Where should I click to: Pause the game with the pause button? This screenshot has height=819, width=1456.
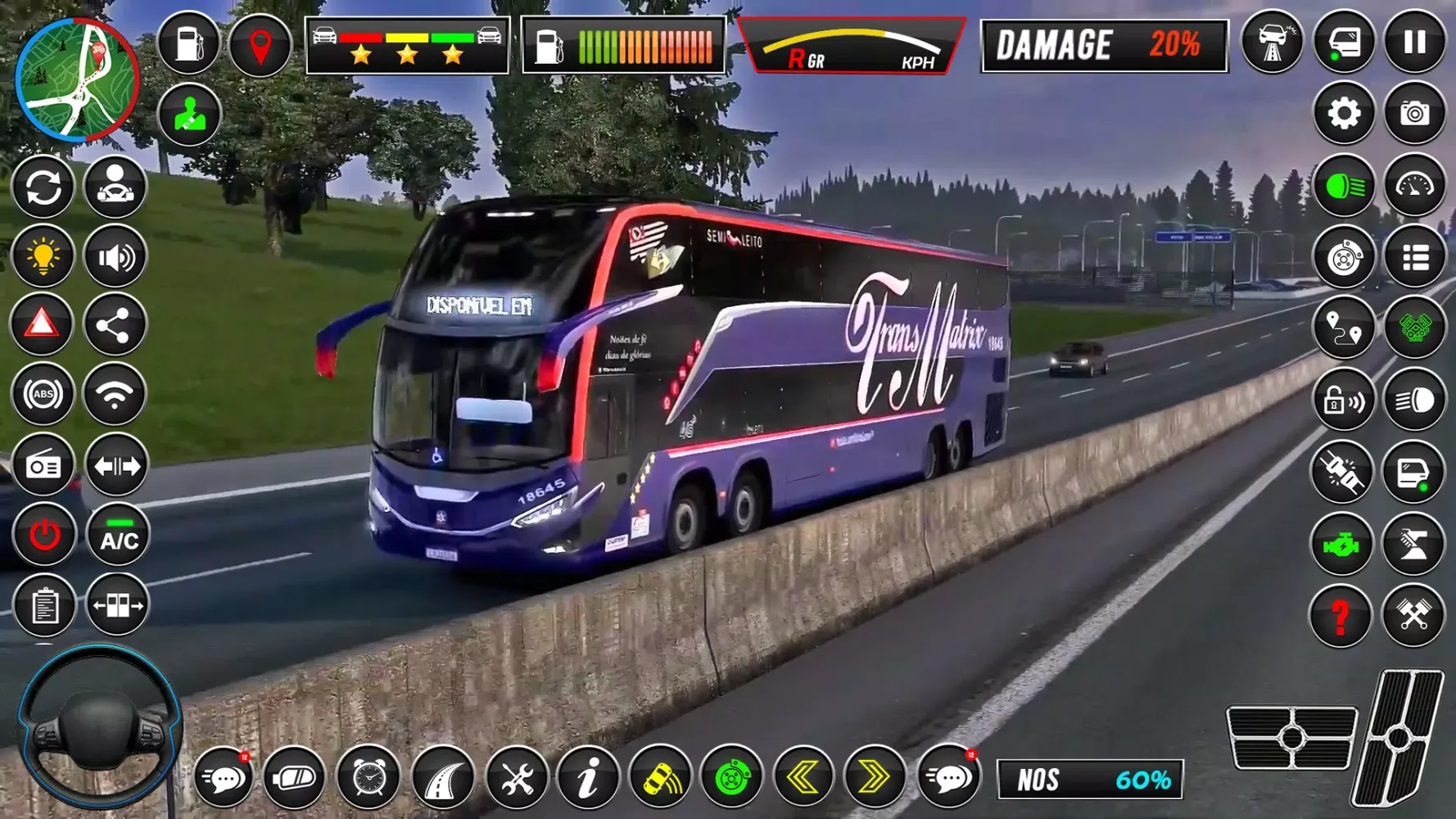[1414, 43]
